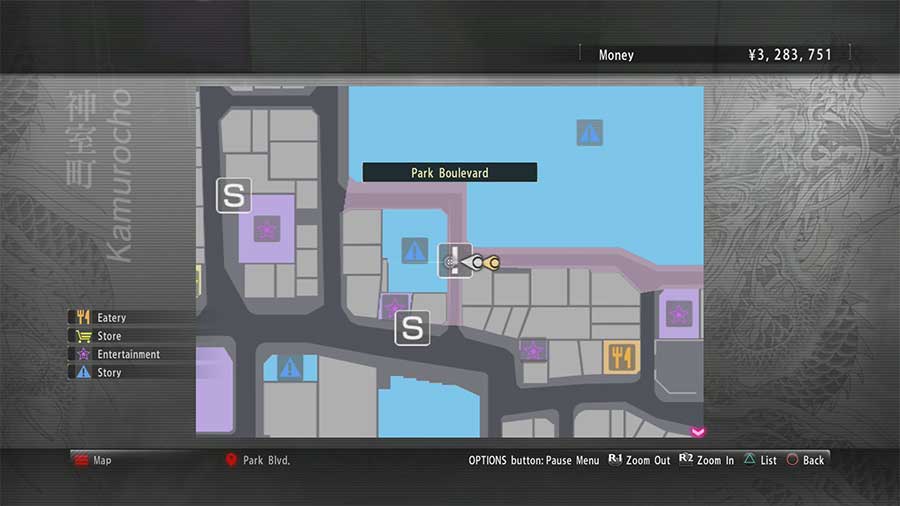Select the S marker nearest the exclamation marker
This screenshot has width=900, height=506.
[x=412, y=327]
